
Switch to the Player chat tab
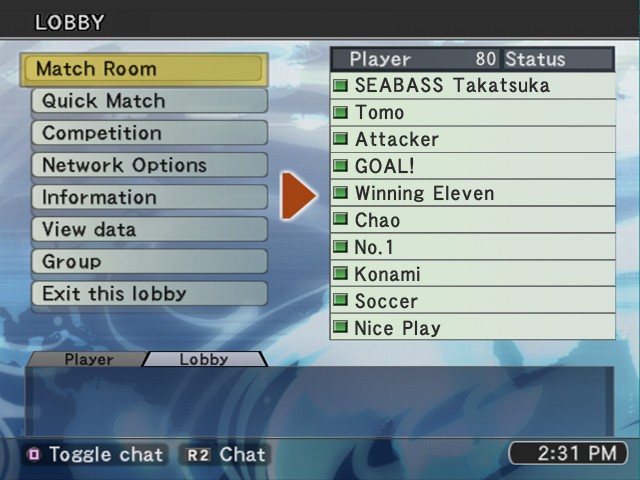(89, 359)
